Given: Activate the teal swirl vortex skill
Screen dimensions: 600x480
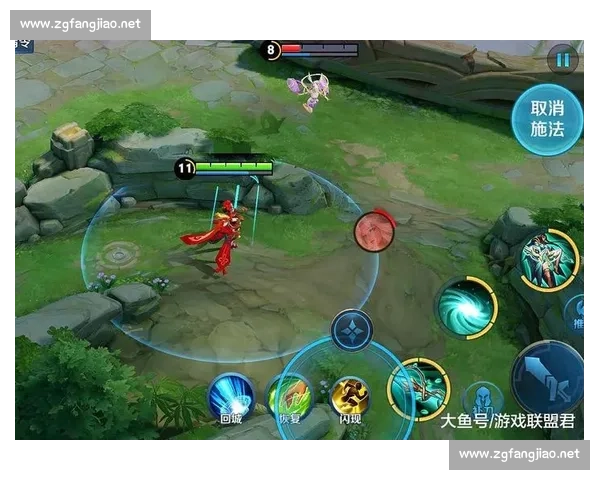Looking at the screenshot, I should (466, 307).
